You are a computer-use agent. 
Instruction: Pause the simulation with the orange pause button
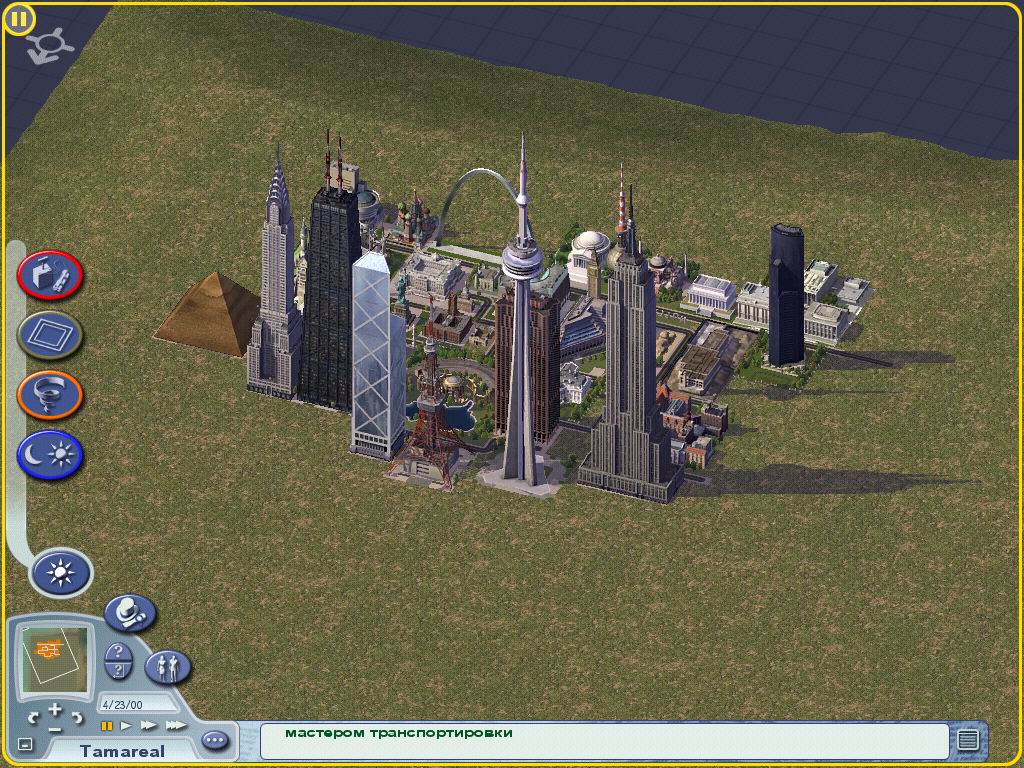(107, 725)
